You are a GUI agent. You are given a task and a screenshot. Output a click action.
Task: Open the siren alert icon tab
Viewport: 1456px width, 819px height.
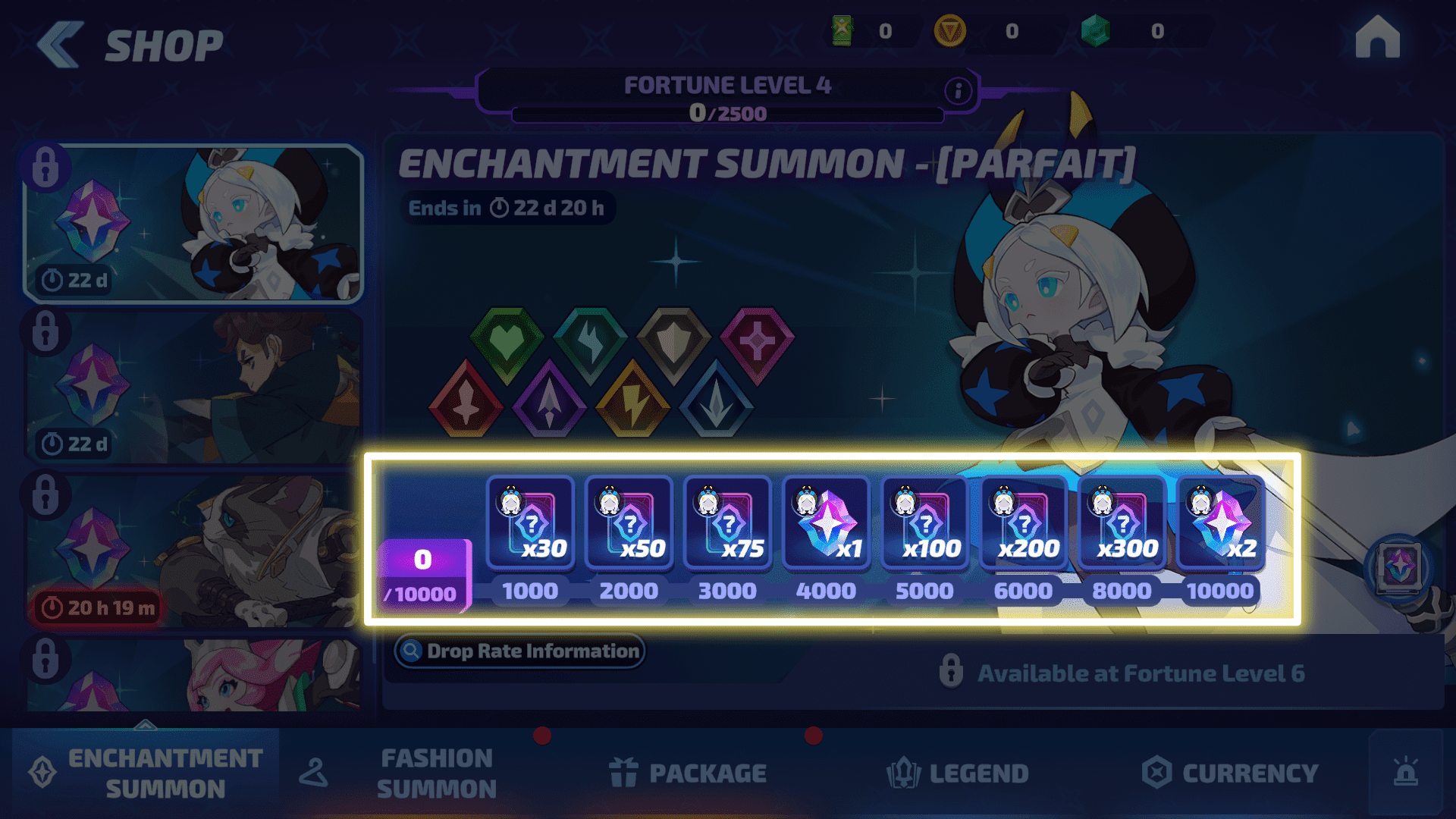point(1405,773)
